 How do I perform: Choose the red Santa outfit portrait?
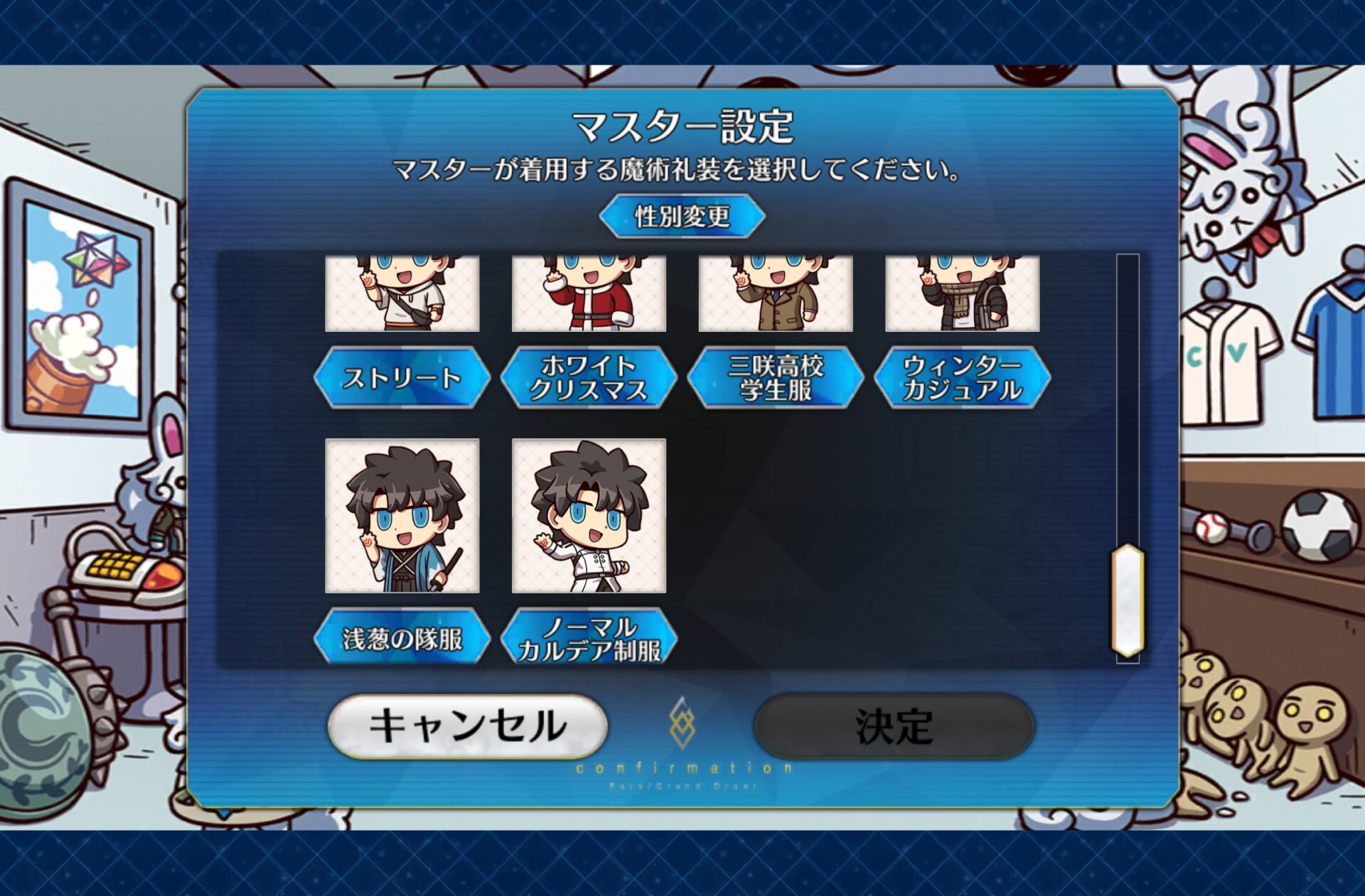589,293
